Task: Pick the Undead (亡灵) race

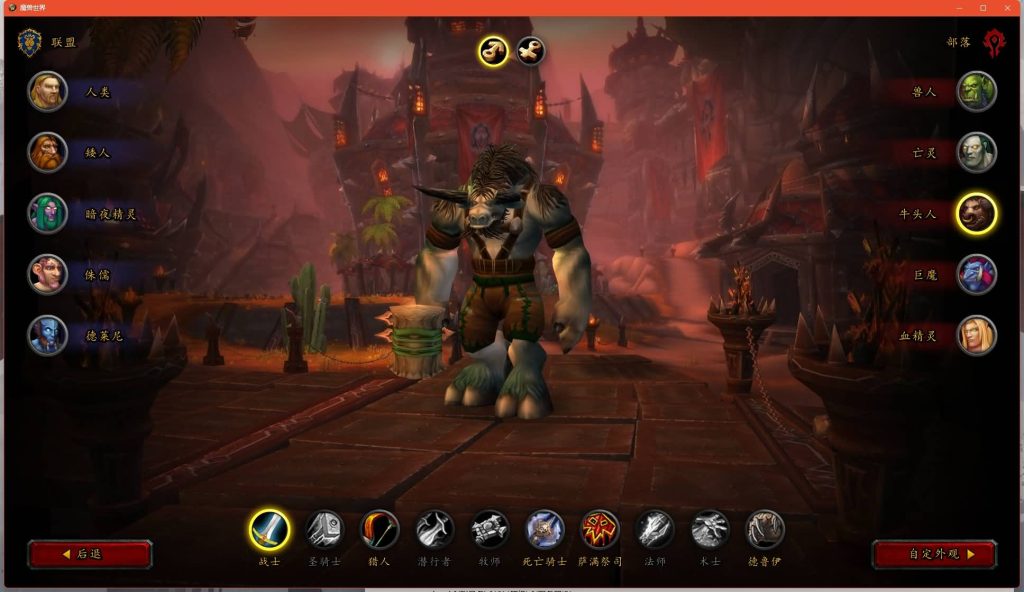Action: (x=976, y=152)
